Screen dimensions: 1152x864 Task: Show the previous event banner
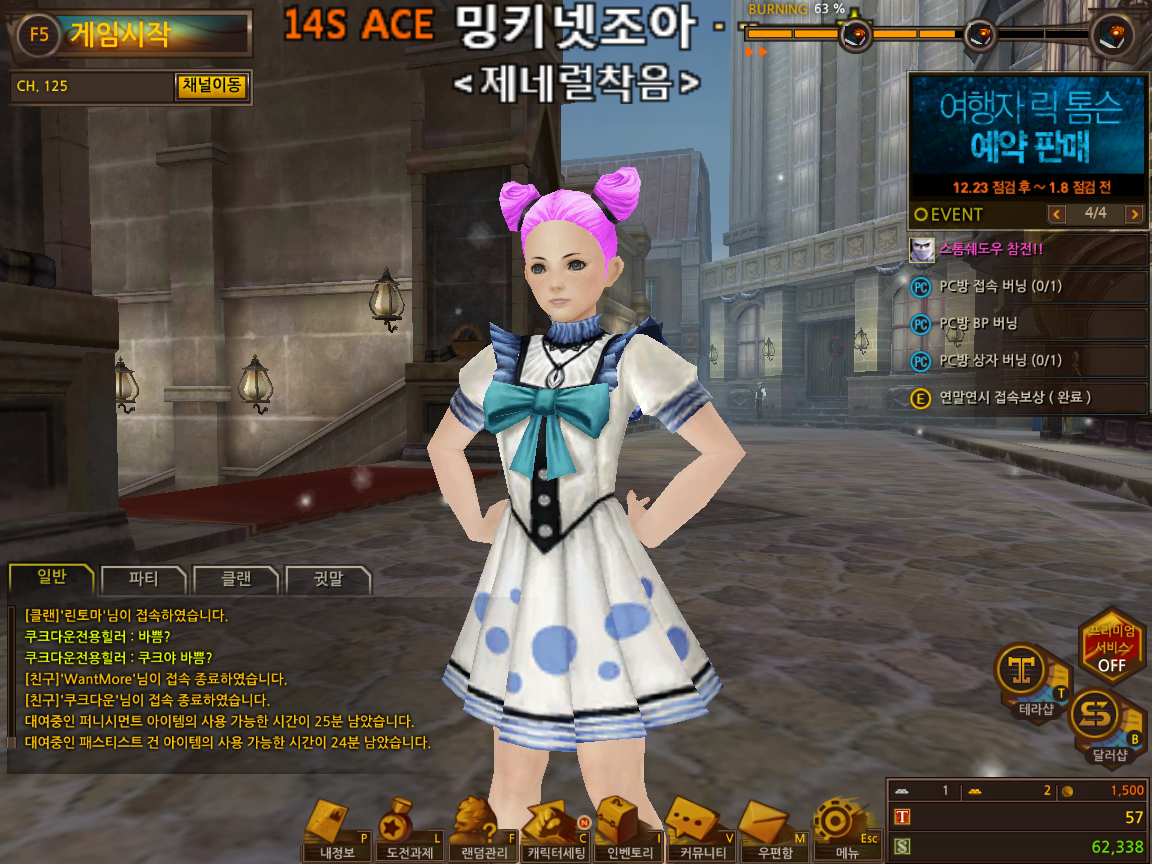tap(1056, 214)
